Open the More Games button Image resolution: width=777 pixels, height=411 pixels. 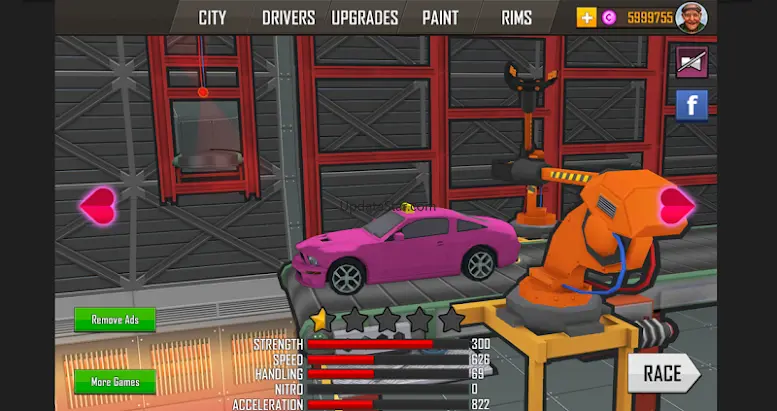coord(115,382)
